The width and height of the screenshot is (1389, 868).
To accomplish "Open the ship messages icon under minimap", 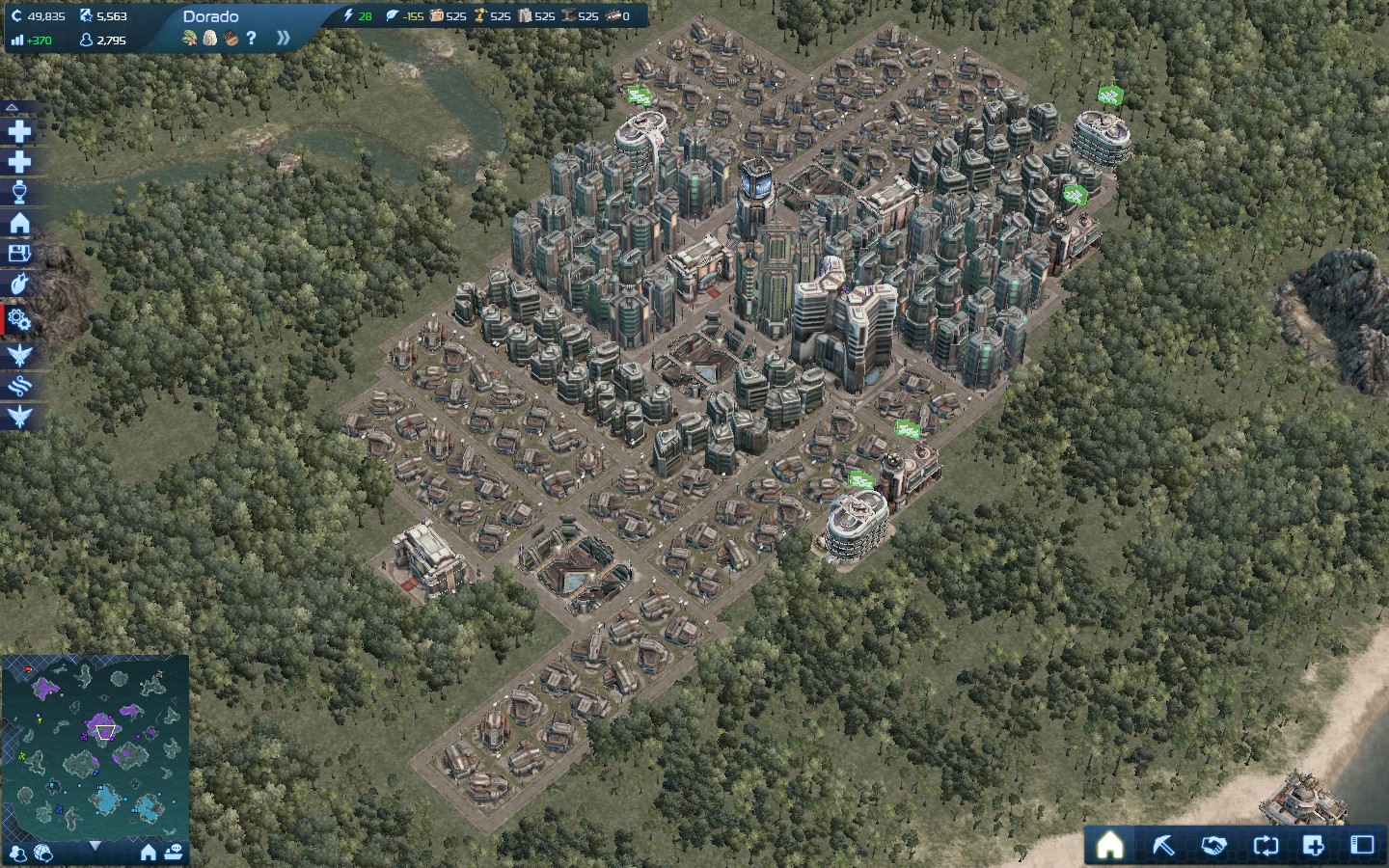I will click(174, 853).
